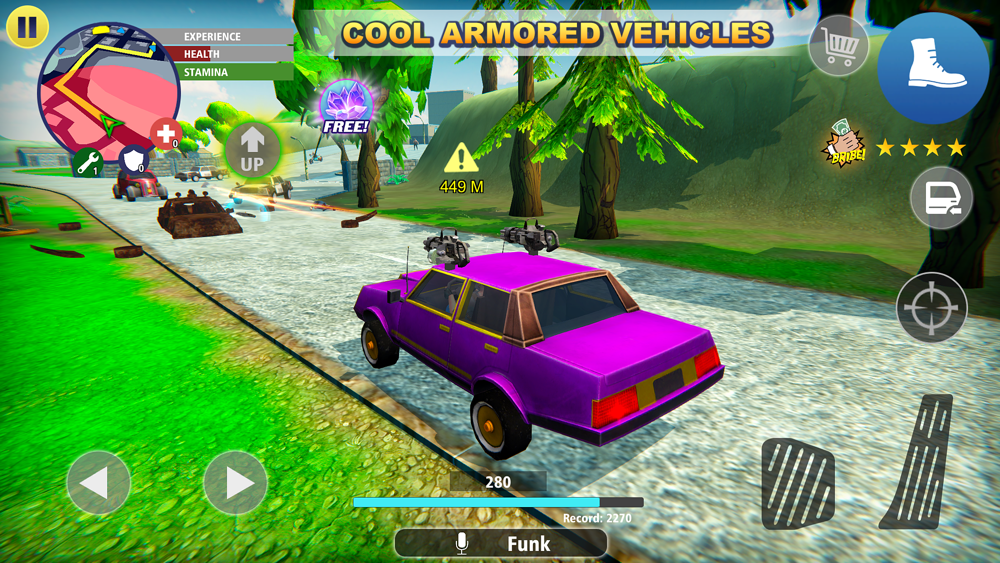Tap the green UP upgrade button
The width and height of the screenshot is (1000, 563).
pyautogui.click(x=252, y=151)
